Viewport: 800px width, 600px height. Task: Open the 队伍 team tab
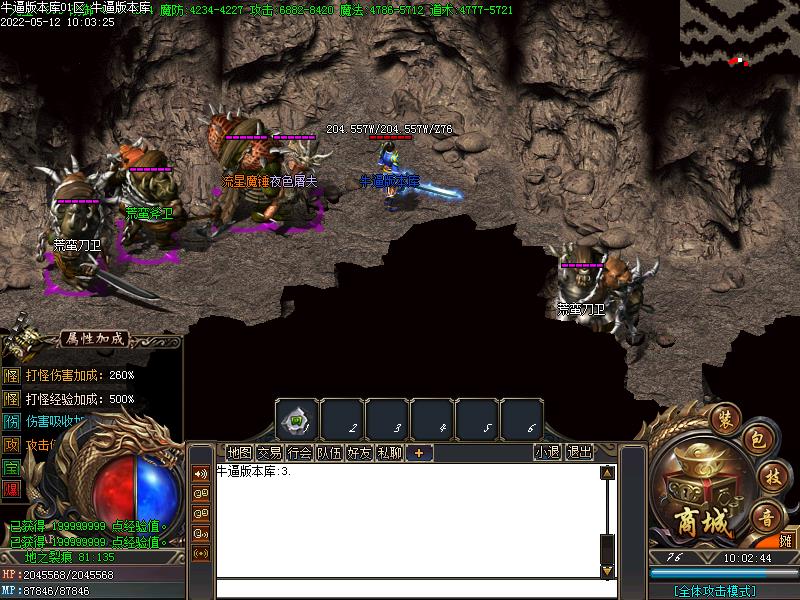pos(329,452)
